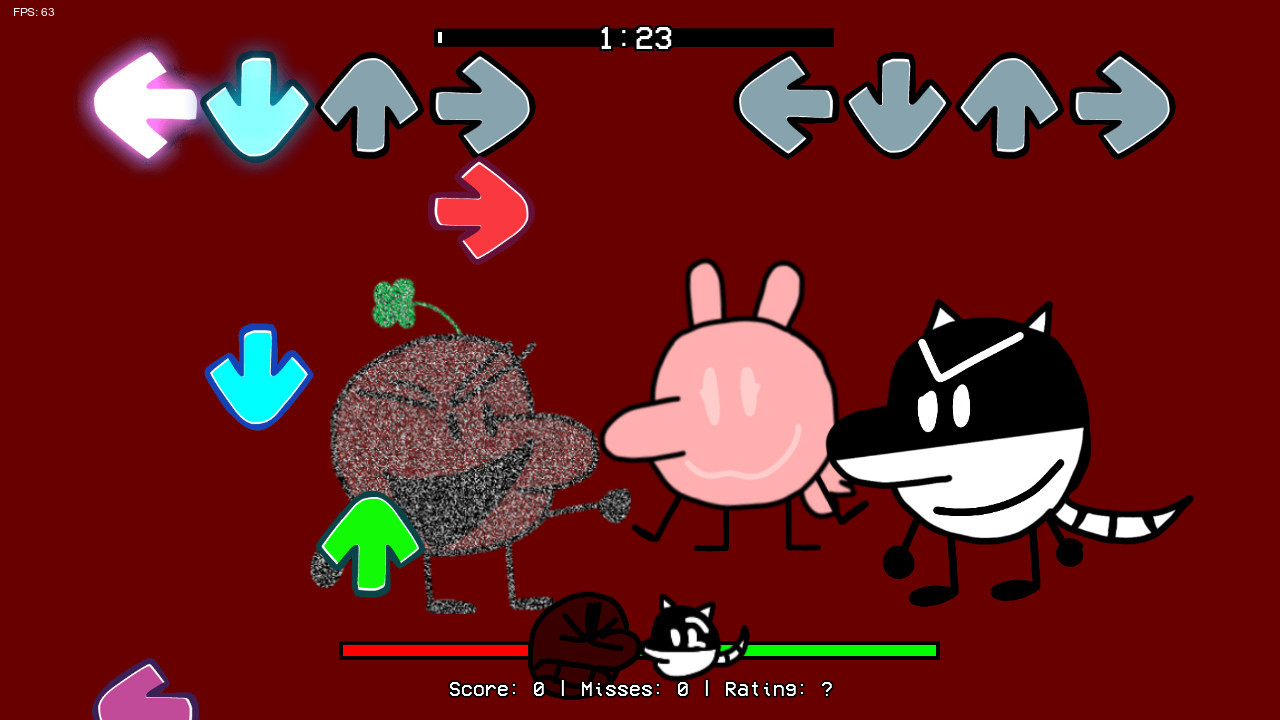This screenshot has height=720, width=1280.
Task: Click the song timer showing 1:23
Action: (x=633, y=38)
